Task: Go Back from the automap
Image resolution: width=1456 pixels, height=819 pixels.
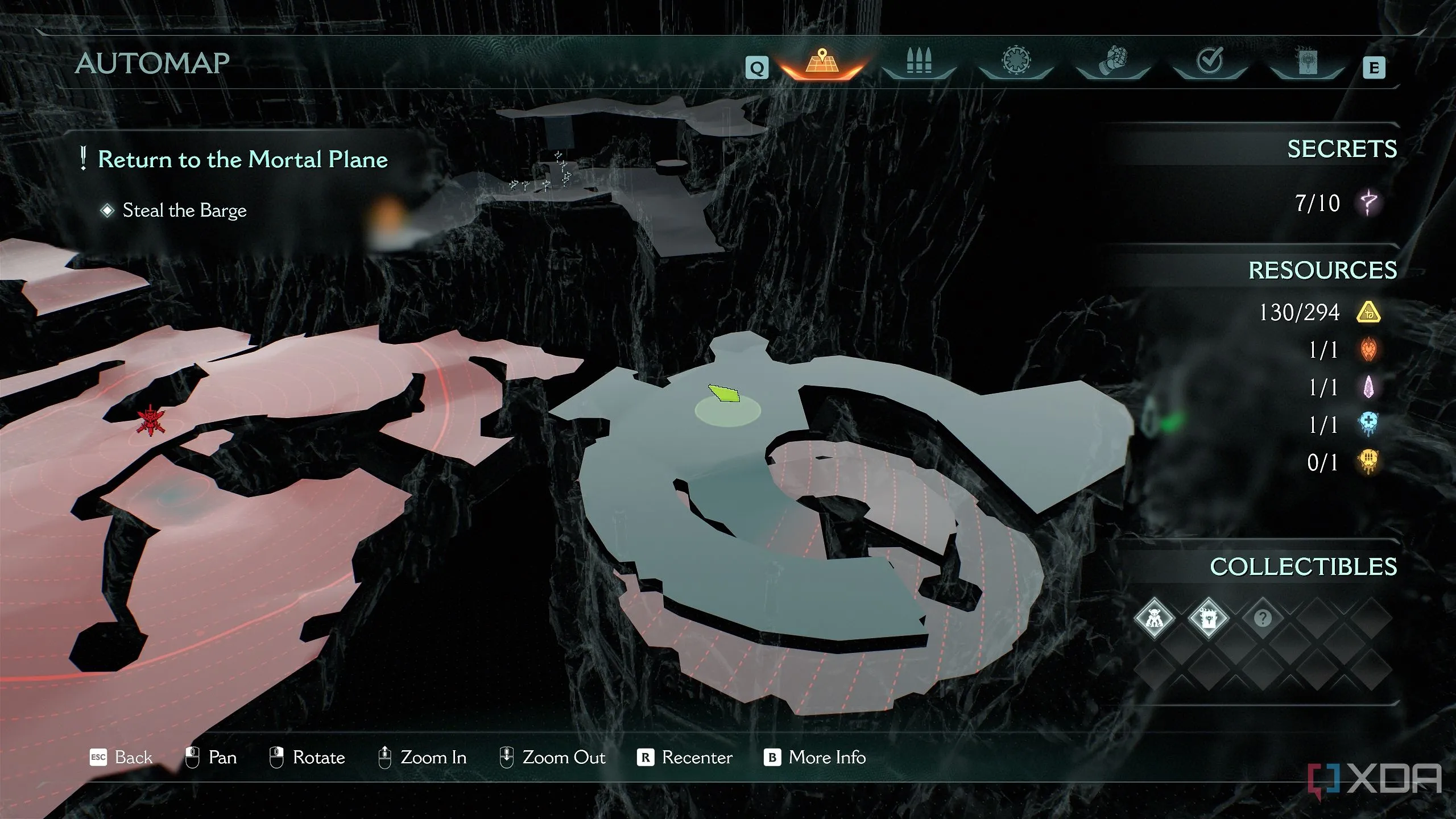Action: tap(121, 758)
